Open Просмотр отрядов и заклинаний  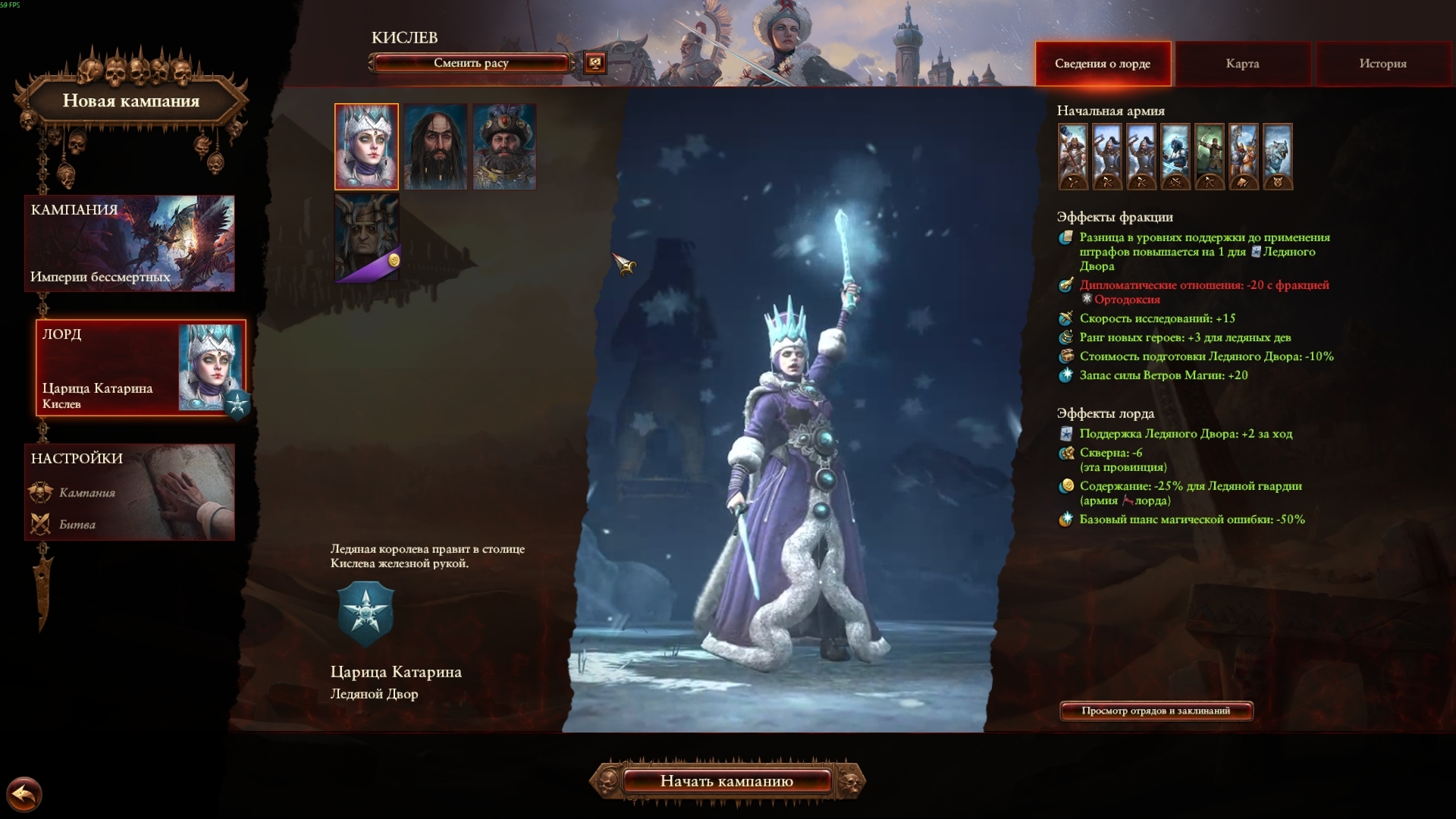(1156, 711)
